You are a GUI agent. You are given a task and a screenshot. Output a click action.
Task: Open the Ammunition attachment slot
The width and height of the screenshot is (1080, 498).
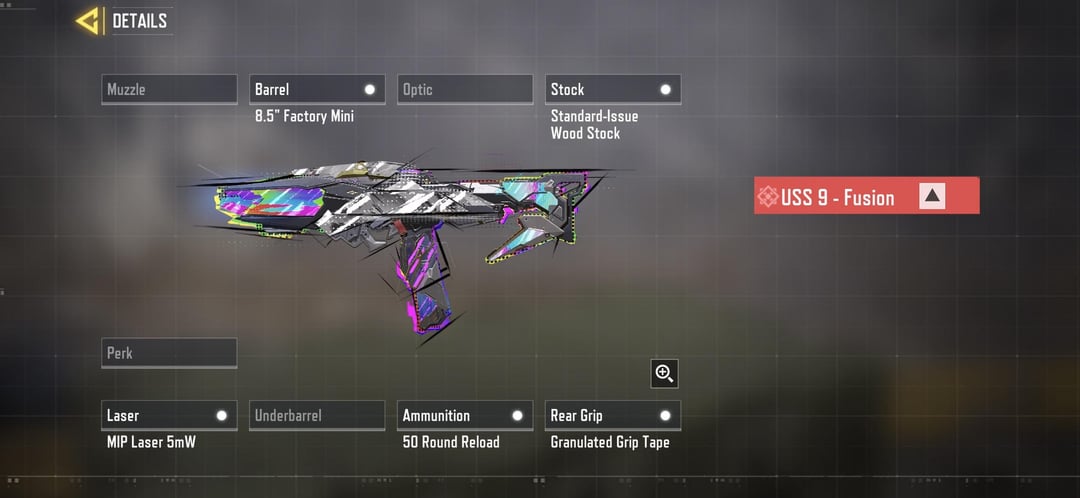[x=465, y=415]
